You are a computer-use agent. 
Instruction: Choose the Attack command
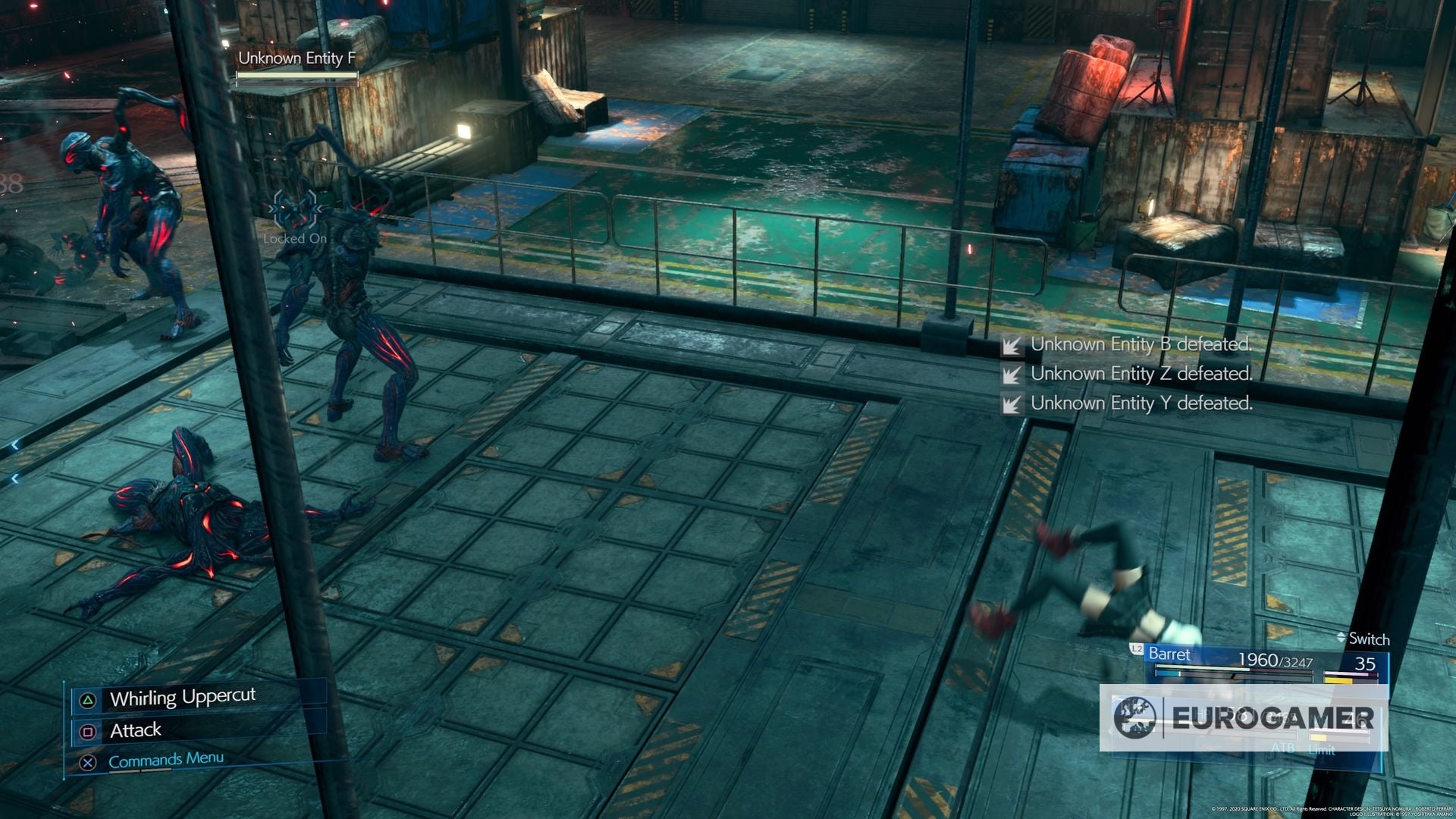(x=135, y=730)
